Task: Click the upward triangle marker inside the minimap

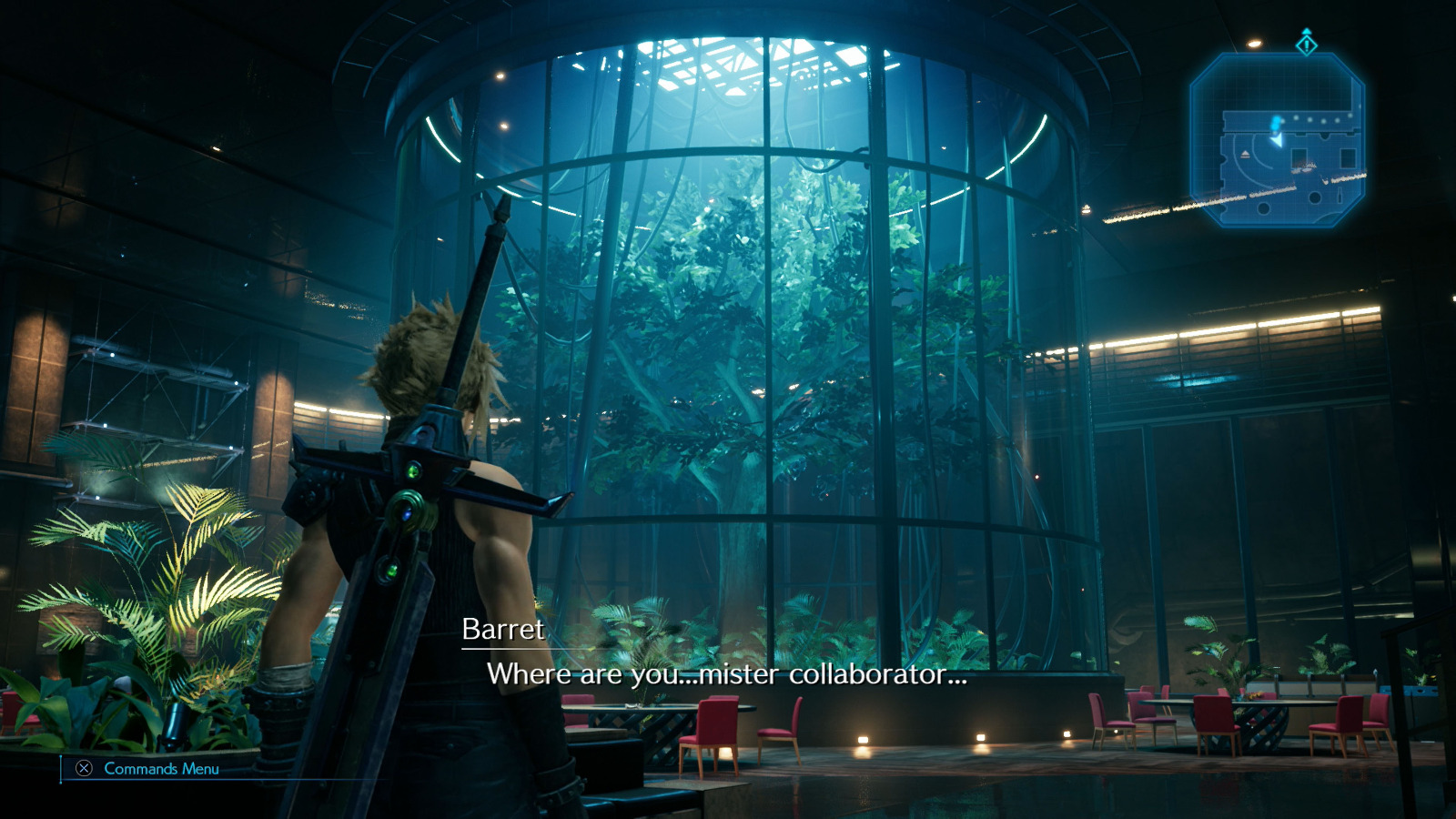Action: (1245, 153)
